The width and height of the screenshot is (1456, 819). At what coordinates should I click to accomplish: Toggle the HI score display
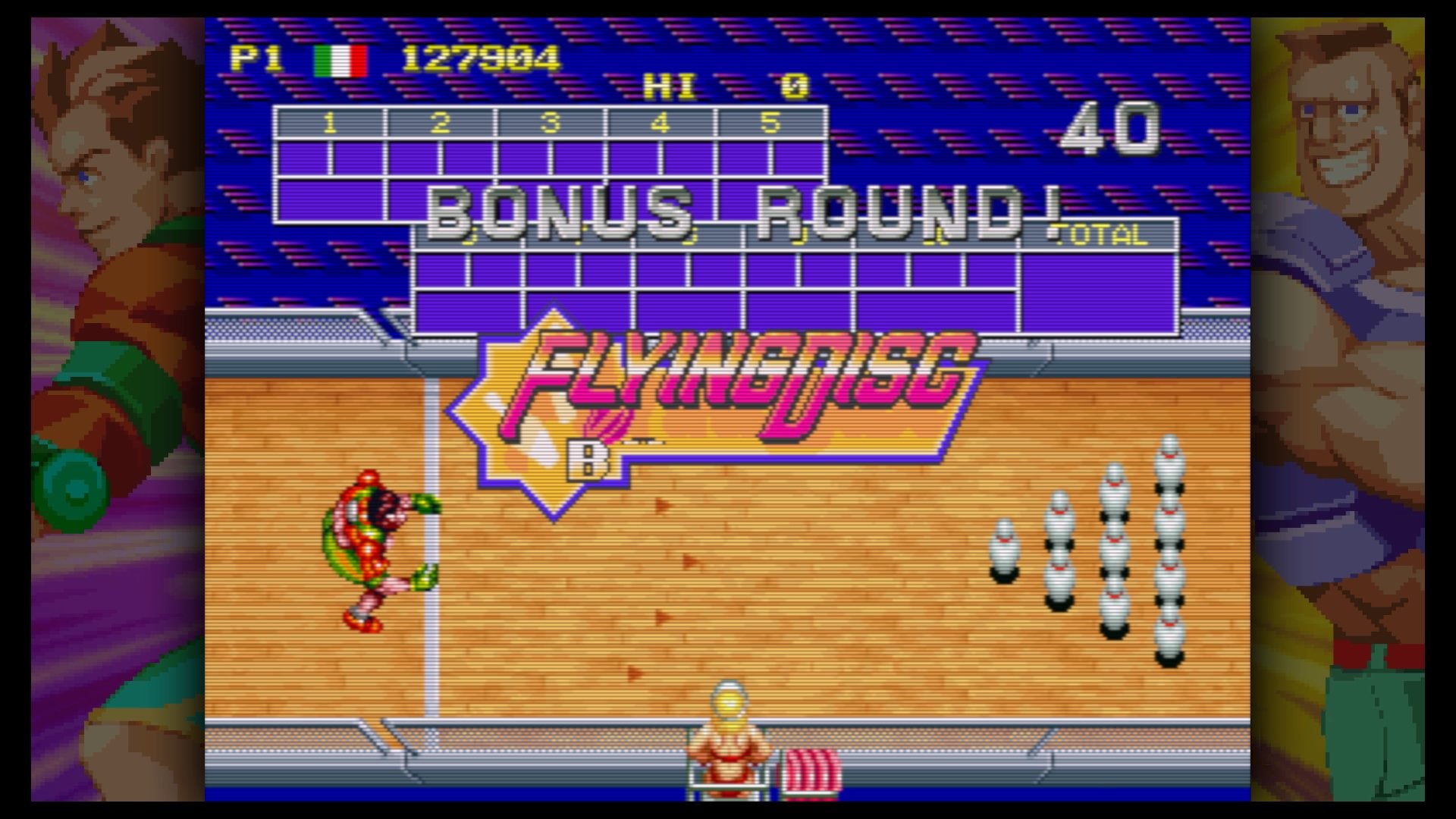[x=671, y=86]
